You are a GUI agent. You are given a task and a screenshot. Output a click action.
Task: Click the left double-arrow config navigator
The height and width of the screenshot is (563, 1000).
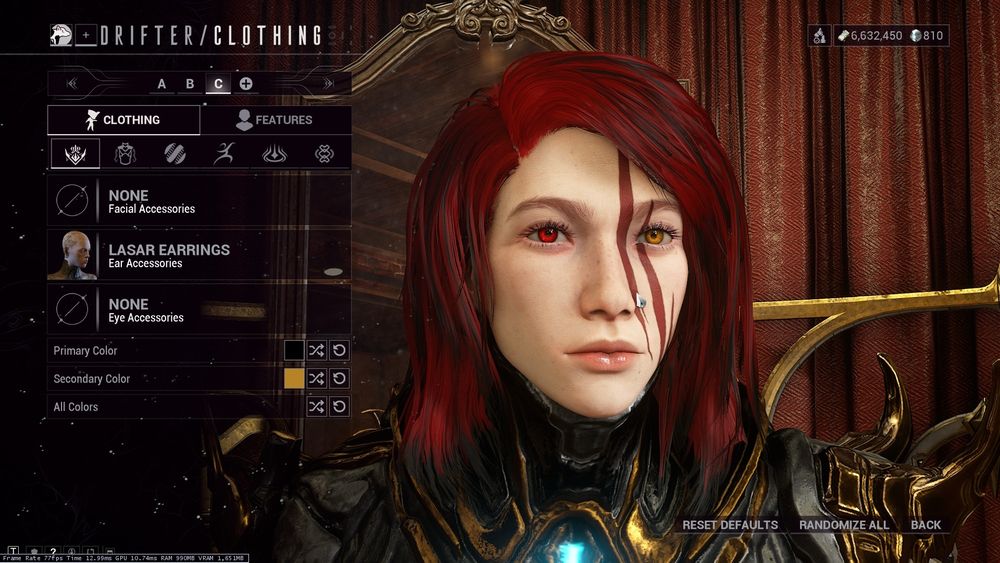click(72, 84)
